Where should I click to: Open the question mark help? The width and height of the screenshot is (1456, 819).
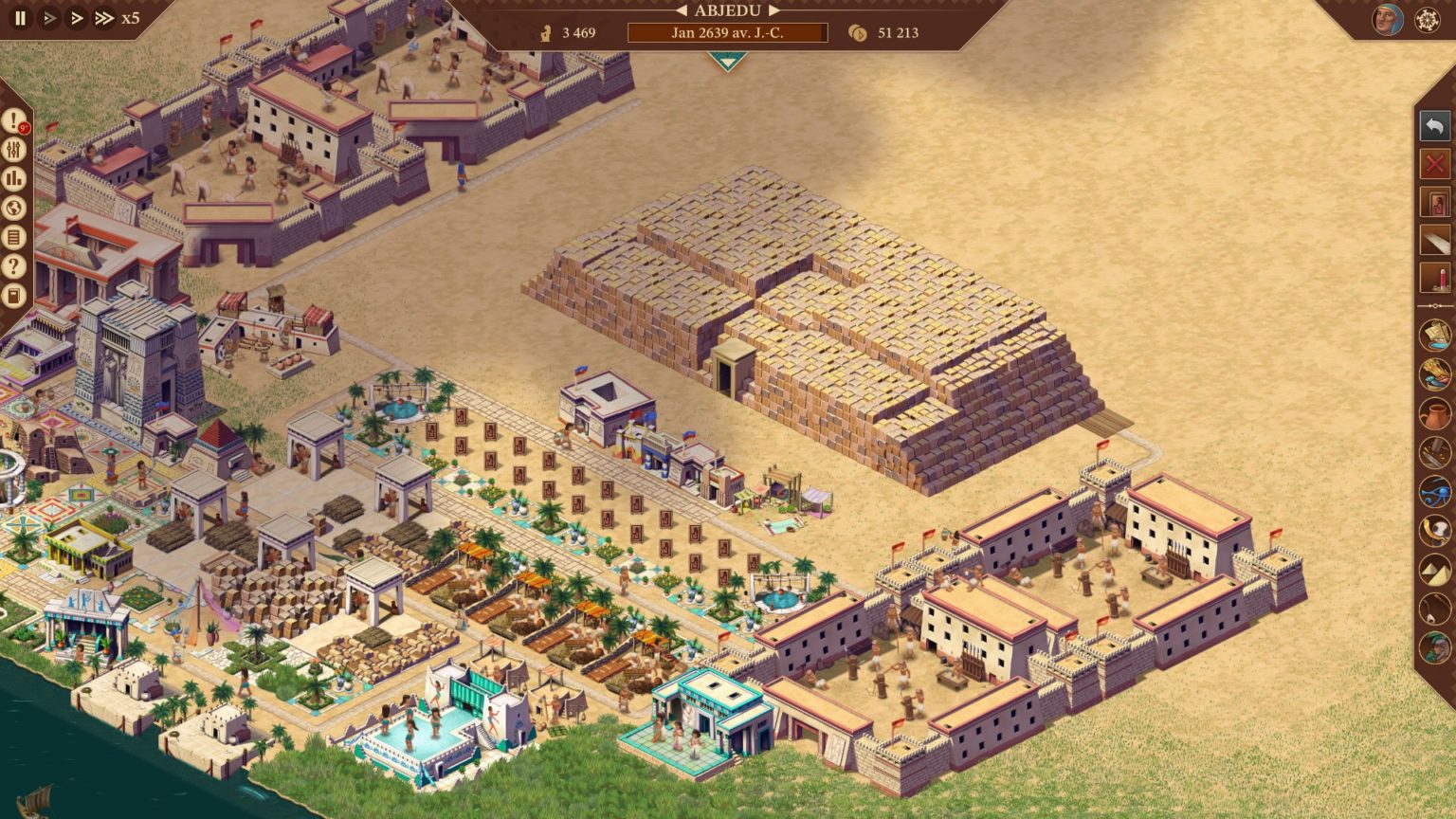coord(13,266)
